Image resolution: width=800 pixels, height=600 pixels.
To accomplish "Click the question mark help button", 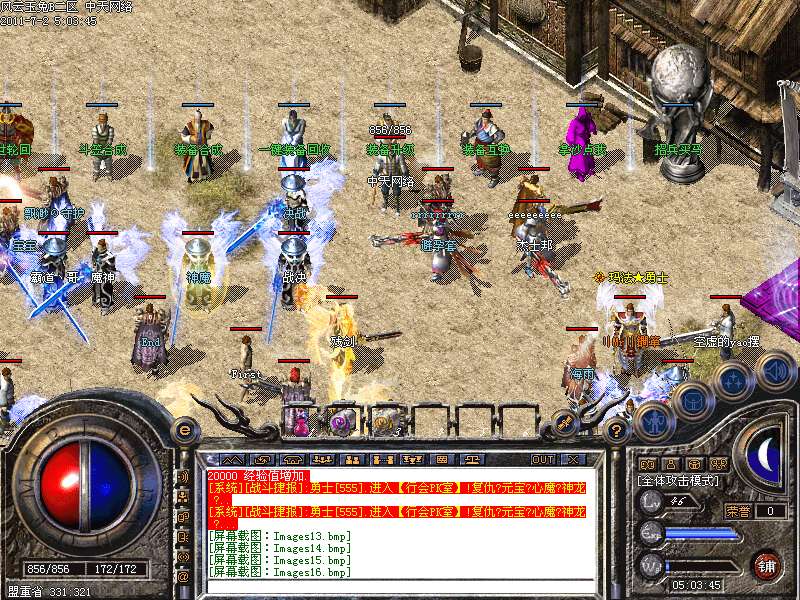I will tap(616, 431).
